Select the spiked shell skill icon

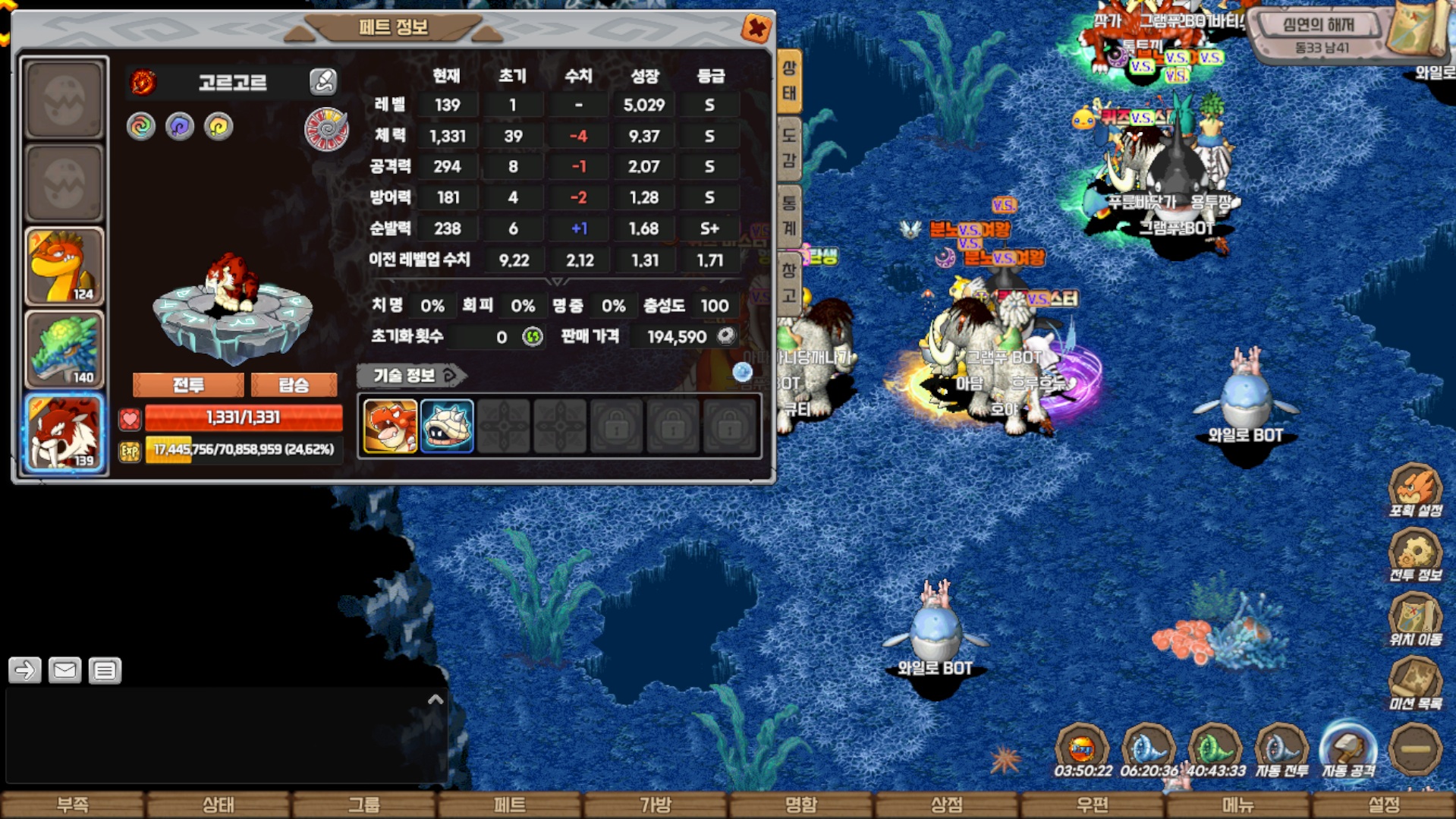pos(446,427)
